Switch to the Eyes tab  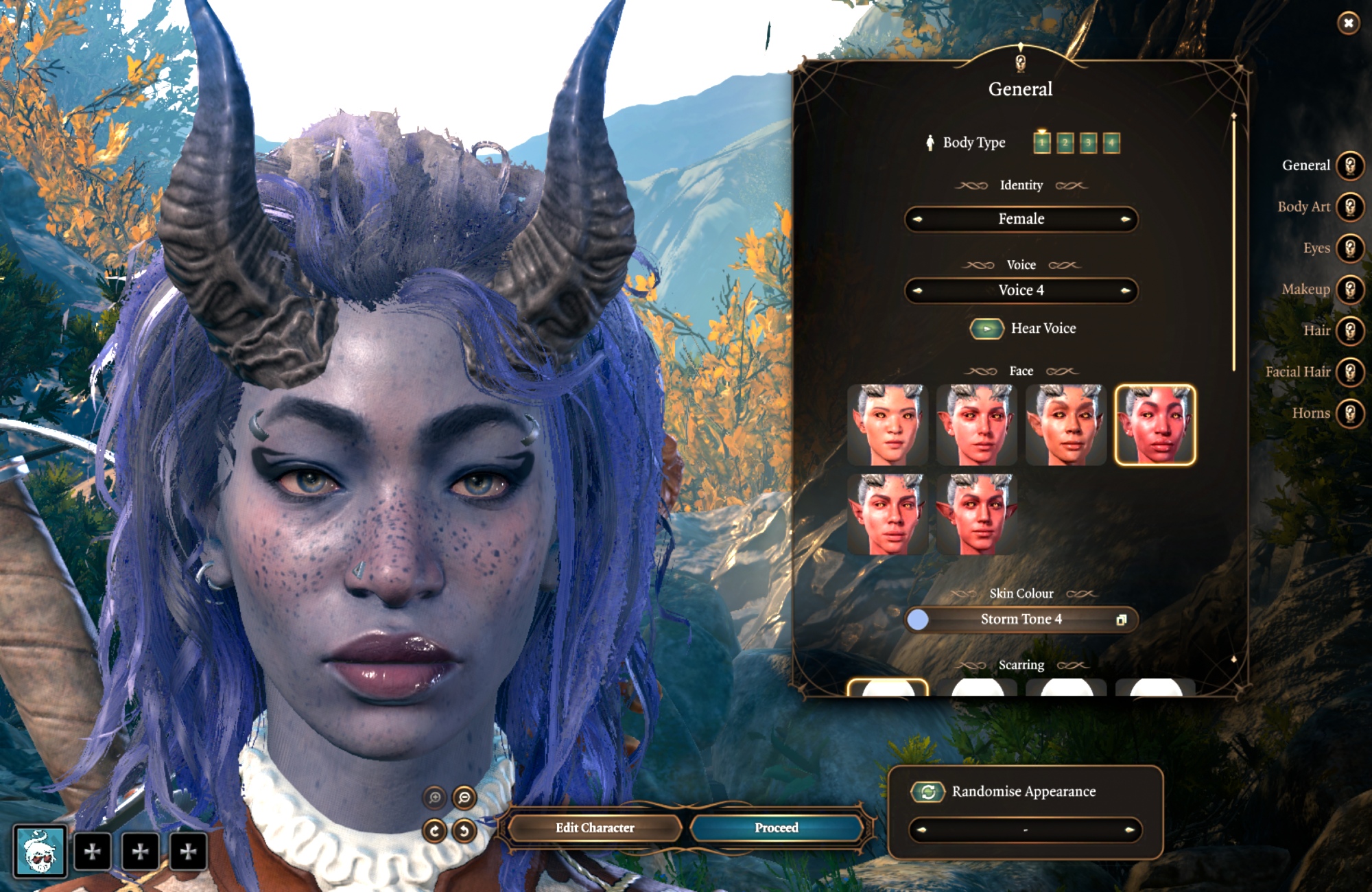click(1349, 248)
